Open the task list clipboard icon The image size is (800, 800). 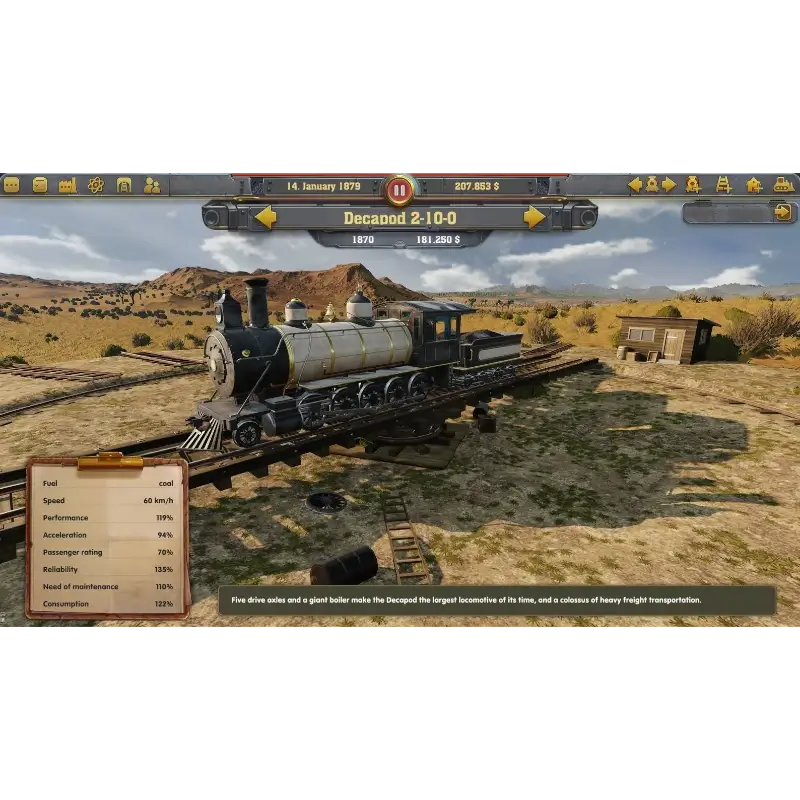click(40, 185)
